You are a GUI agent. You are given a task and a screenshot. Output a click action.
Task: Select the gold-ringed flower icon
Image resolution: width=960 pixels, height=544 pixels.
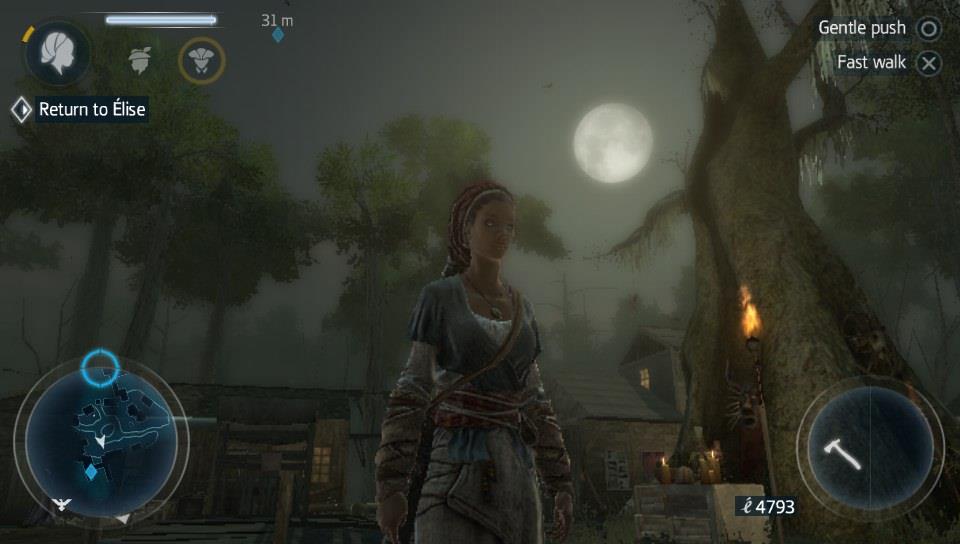pos(201,60)
